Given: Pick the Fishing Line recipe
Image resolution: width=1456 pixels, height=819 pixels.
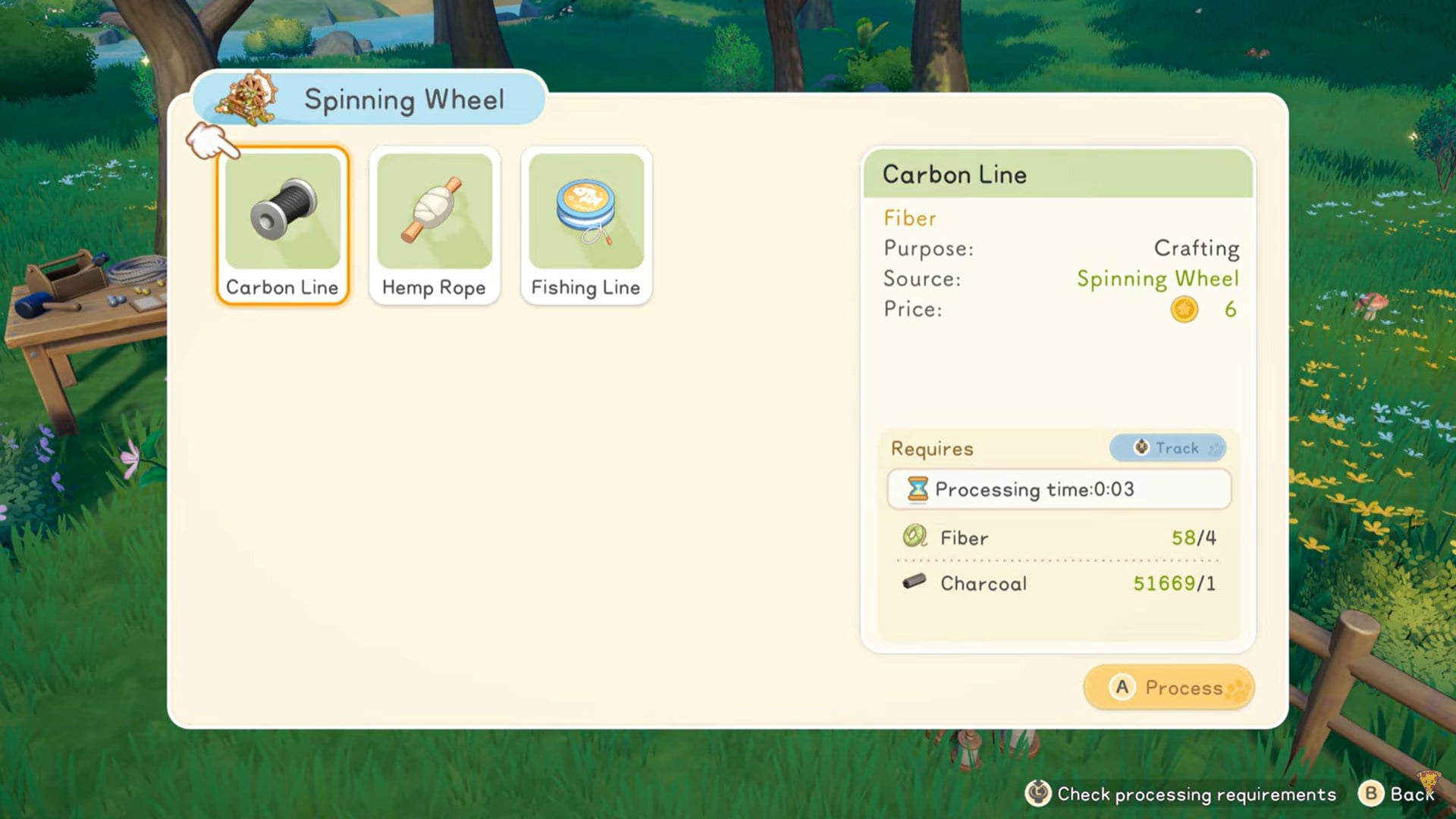Looking at the screenshot, I should [585, 226].
